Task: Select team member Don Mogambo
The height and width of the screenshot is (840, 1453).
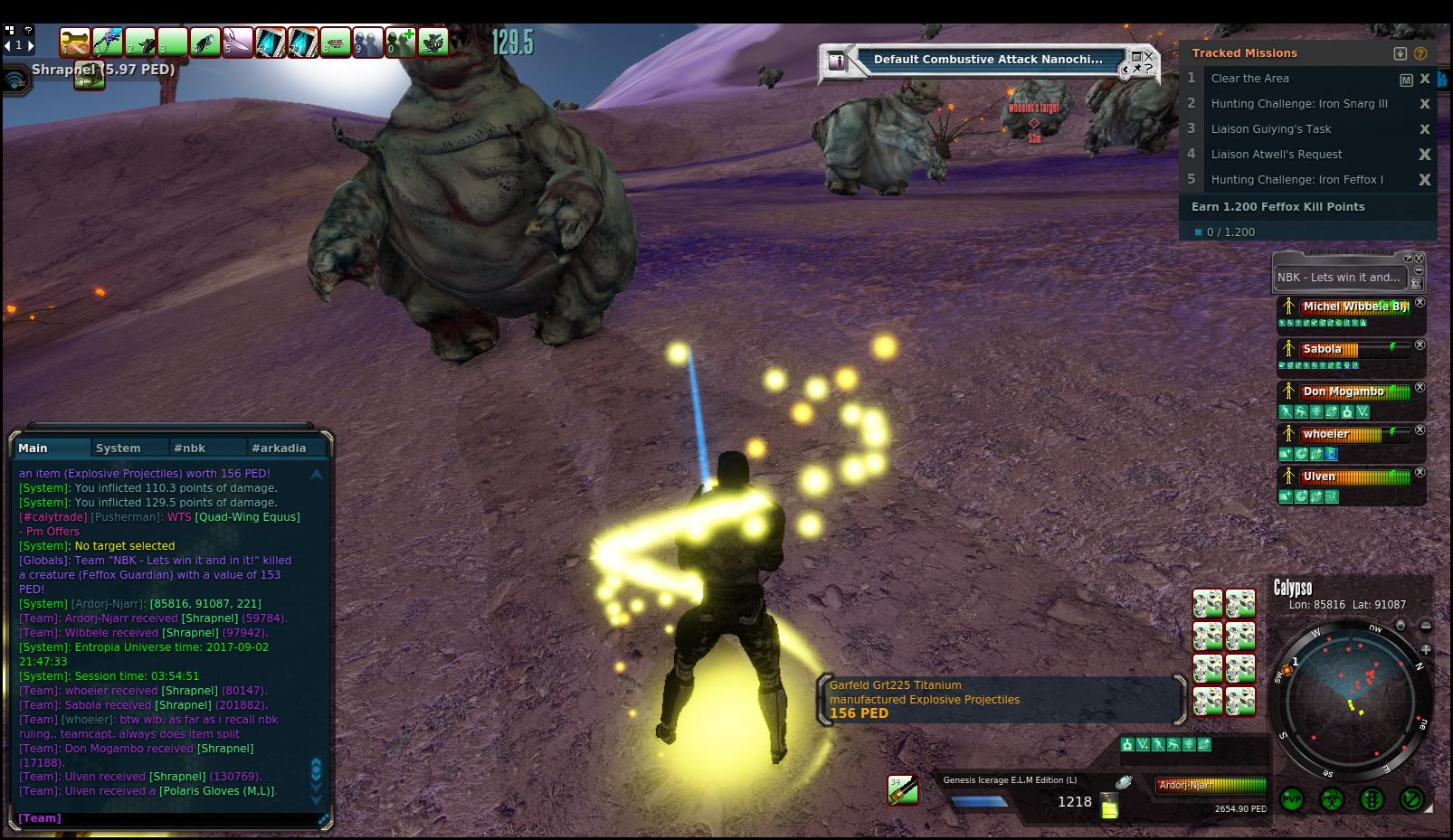Action: (x=1343, y=392)
